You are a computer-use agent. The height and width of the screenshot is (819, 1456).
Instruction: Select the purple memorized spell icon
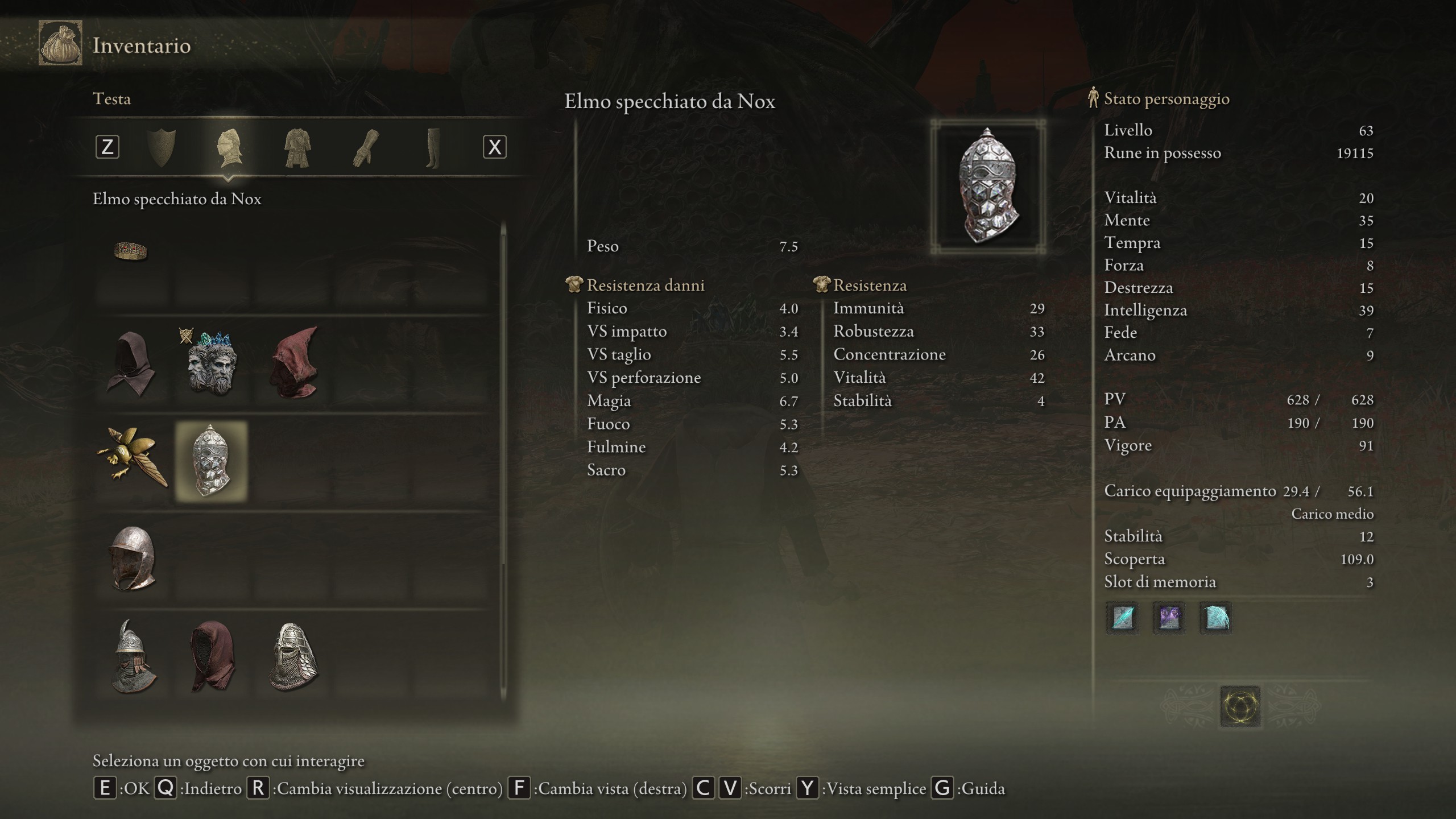click(x=1169, y=618)
